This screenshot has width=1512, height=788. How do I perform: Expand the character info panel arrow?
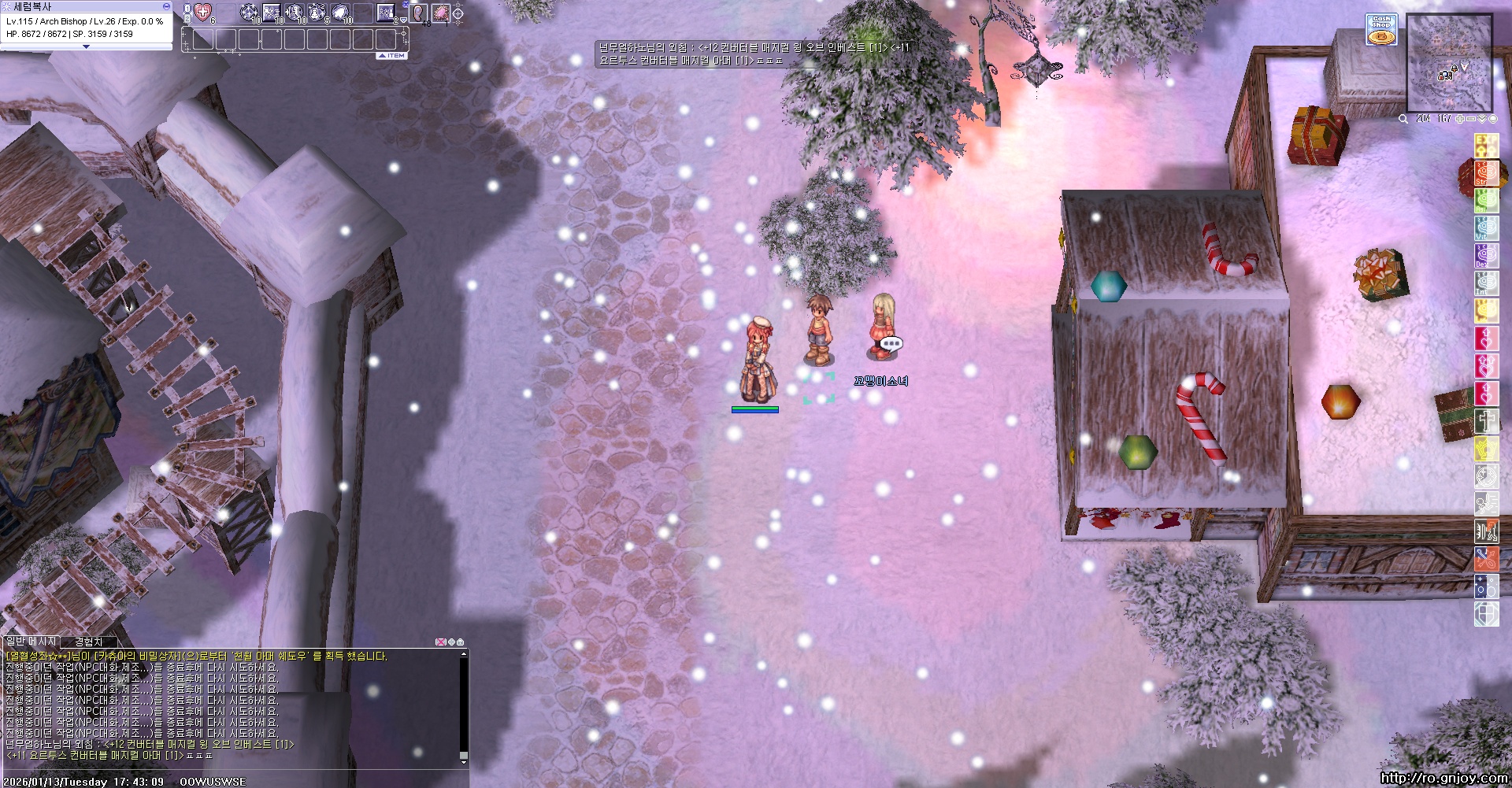(x=86, y=46)
